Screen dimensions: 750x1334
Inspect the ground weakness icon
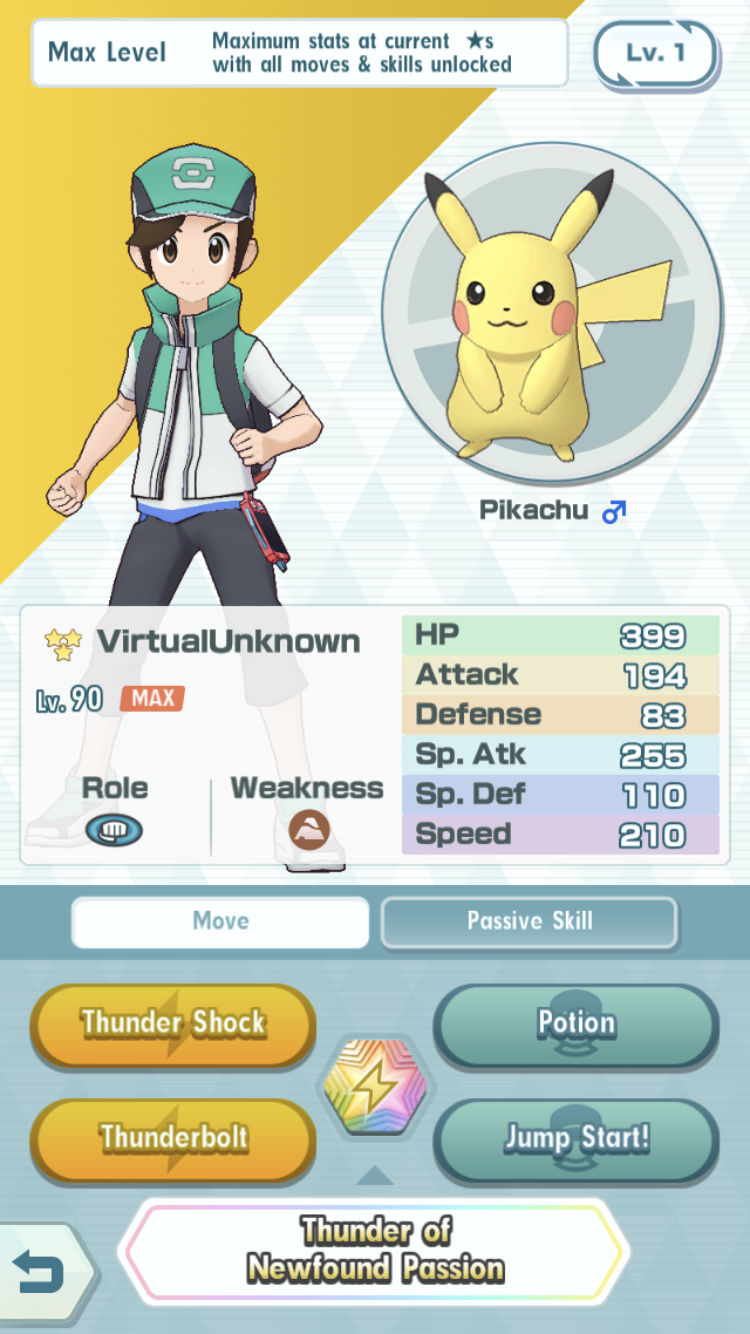(x=308, y=829)
